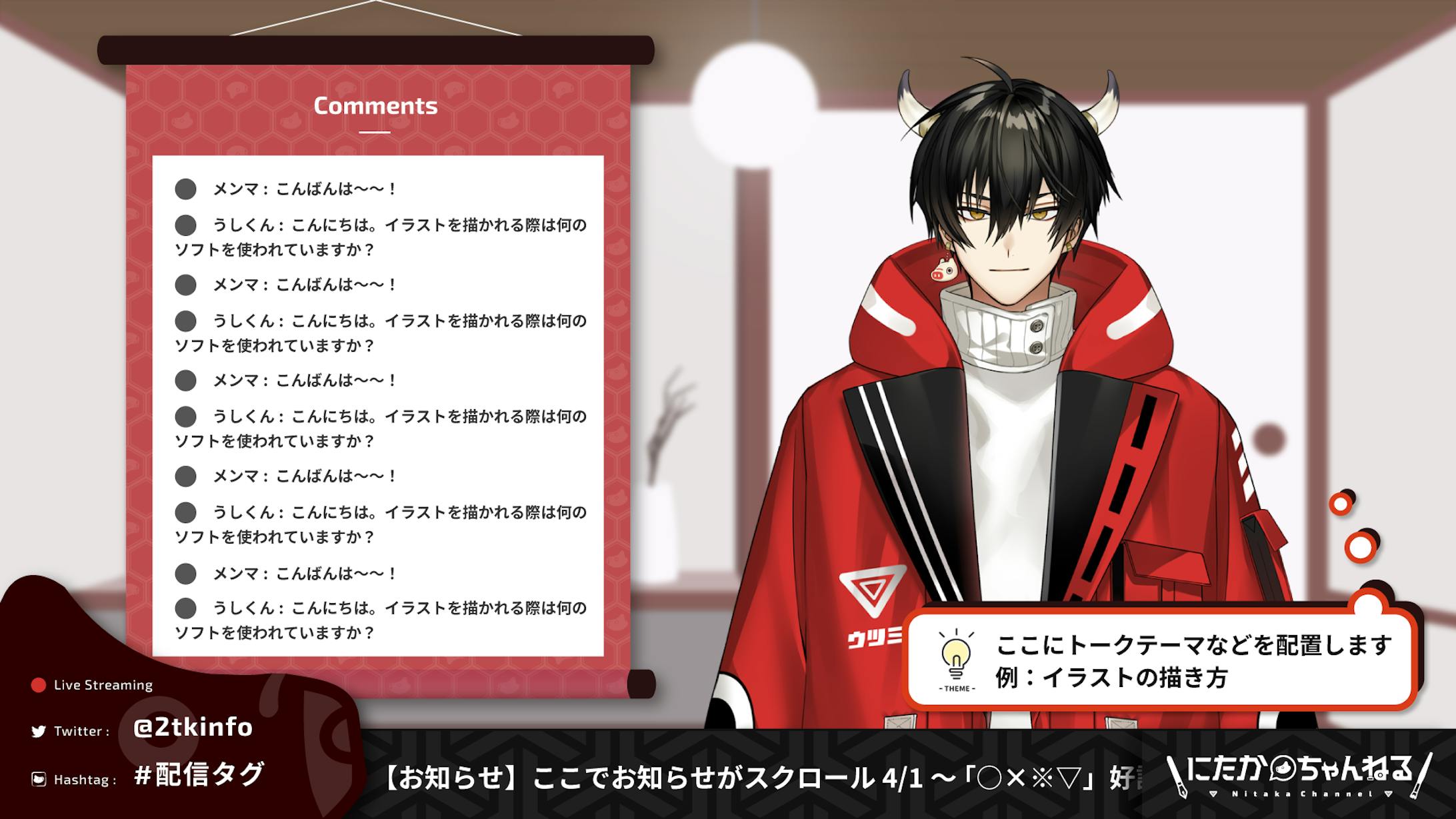Click the Comments chat panel header
This screenshot has height=819, width=1456.
pos(375,106)
